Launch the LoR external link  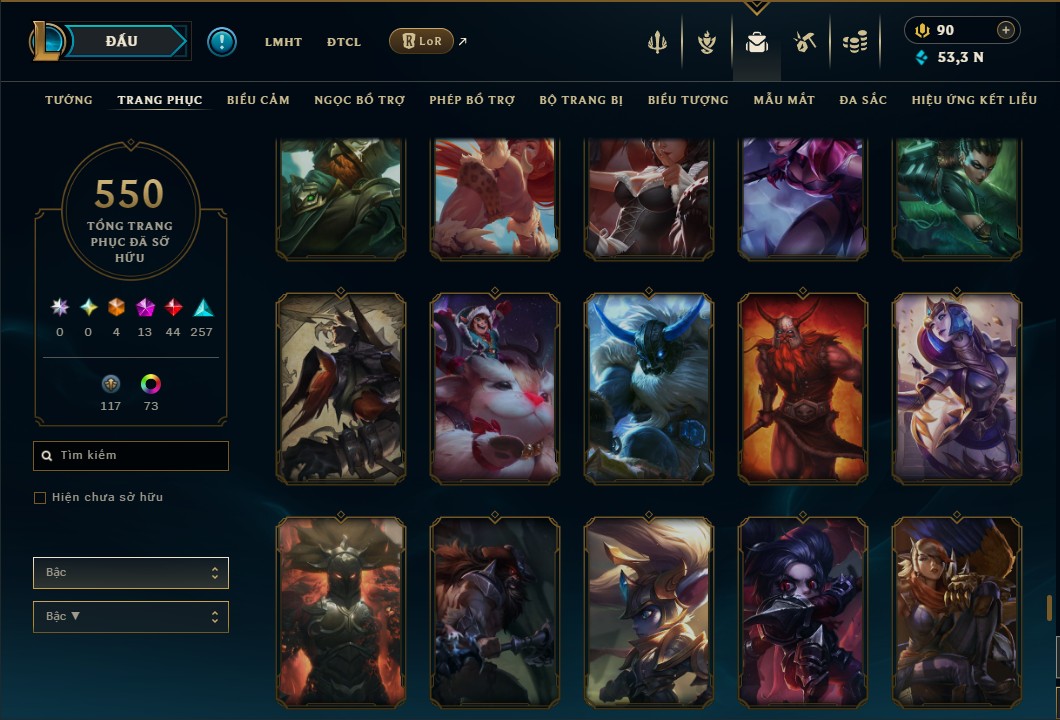(422, 41)
